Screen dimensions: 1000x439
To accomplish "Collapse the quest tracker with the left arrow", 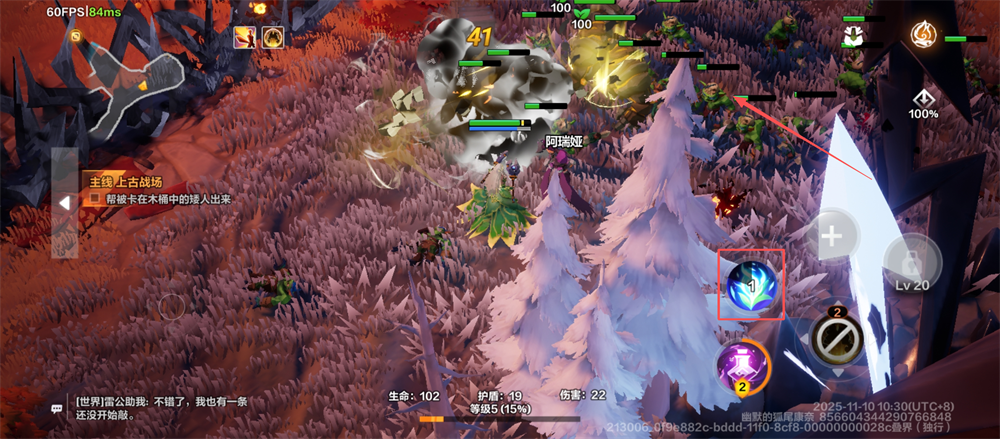I will (x=64, y=202).
